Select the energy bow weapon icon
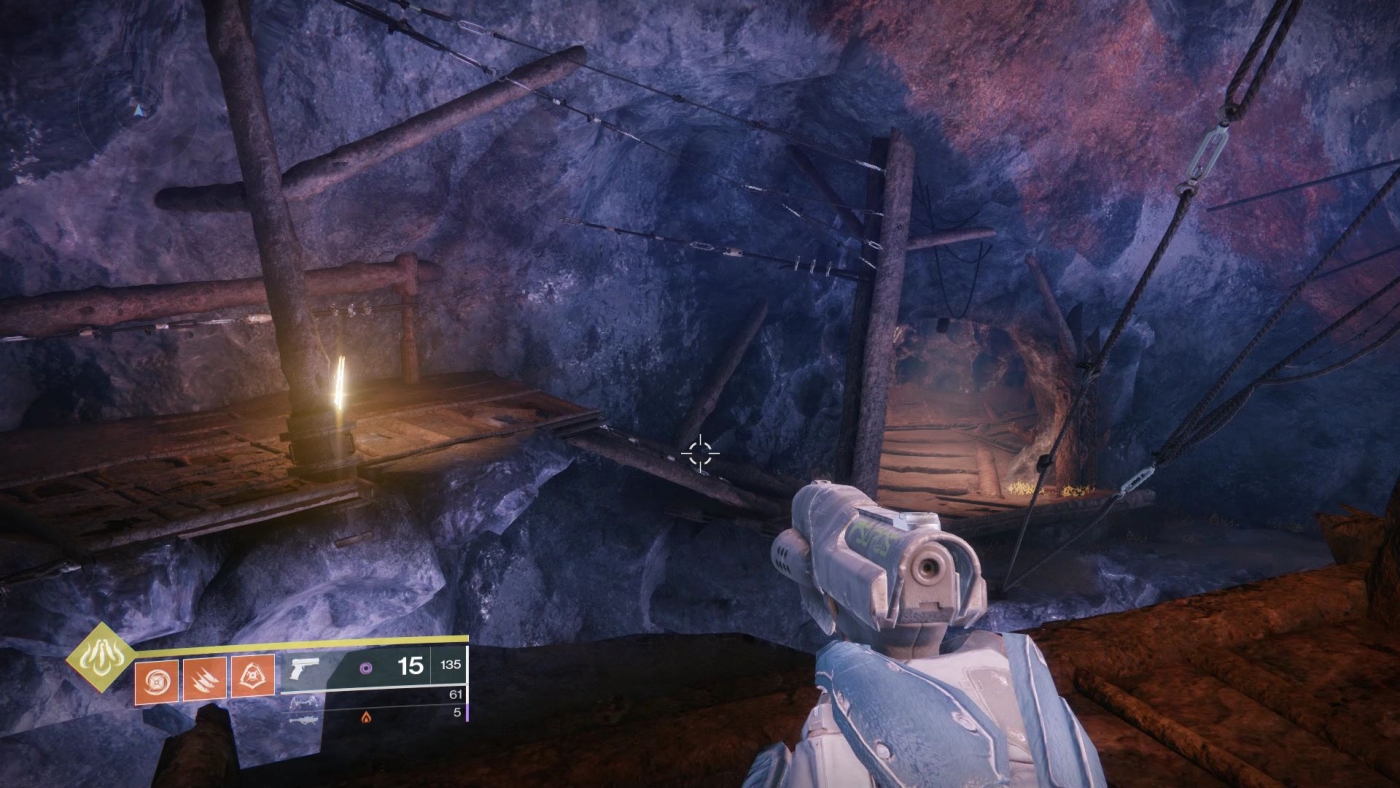The width and height of the screenshot is (1400, 788). (305, 702)
